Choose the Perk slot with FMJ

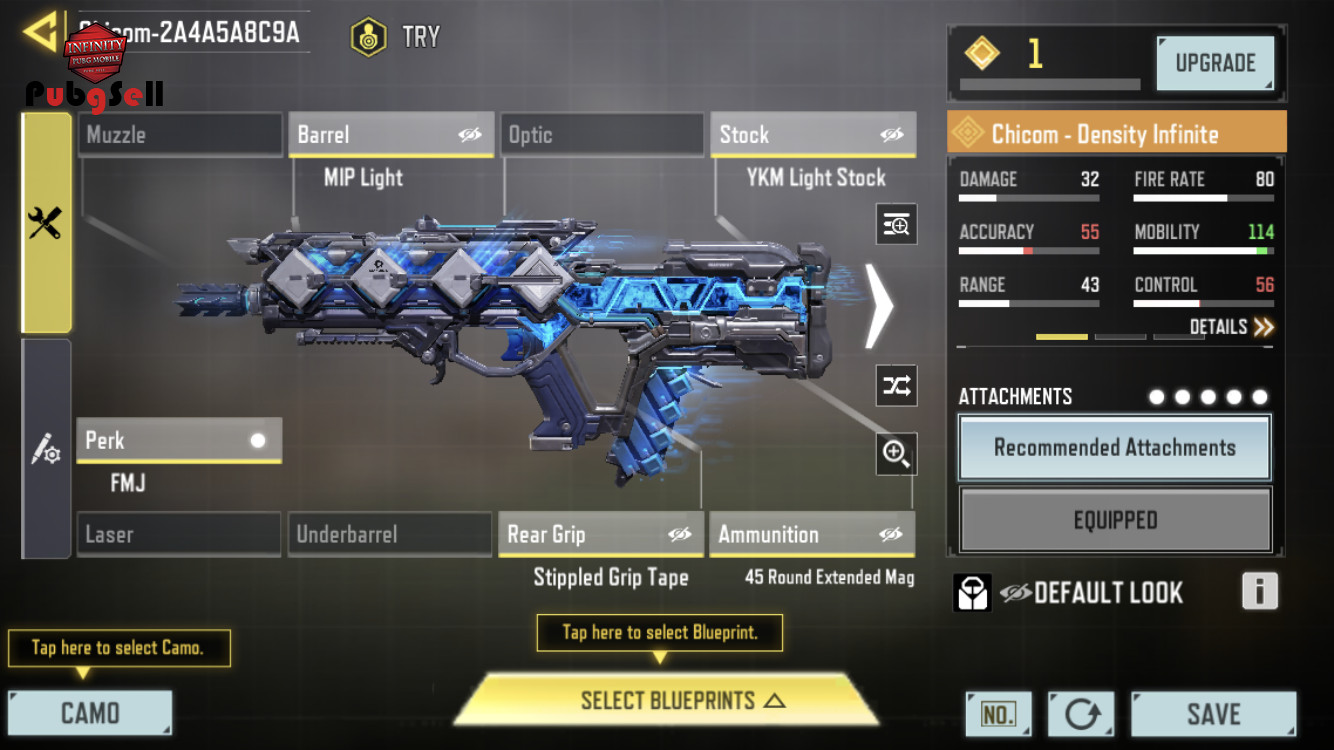(x=179, y=441)
